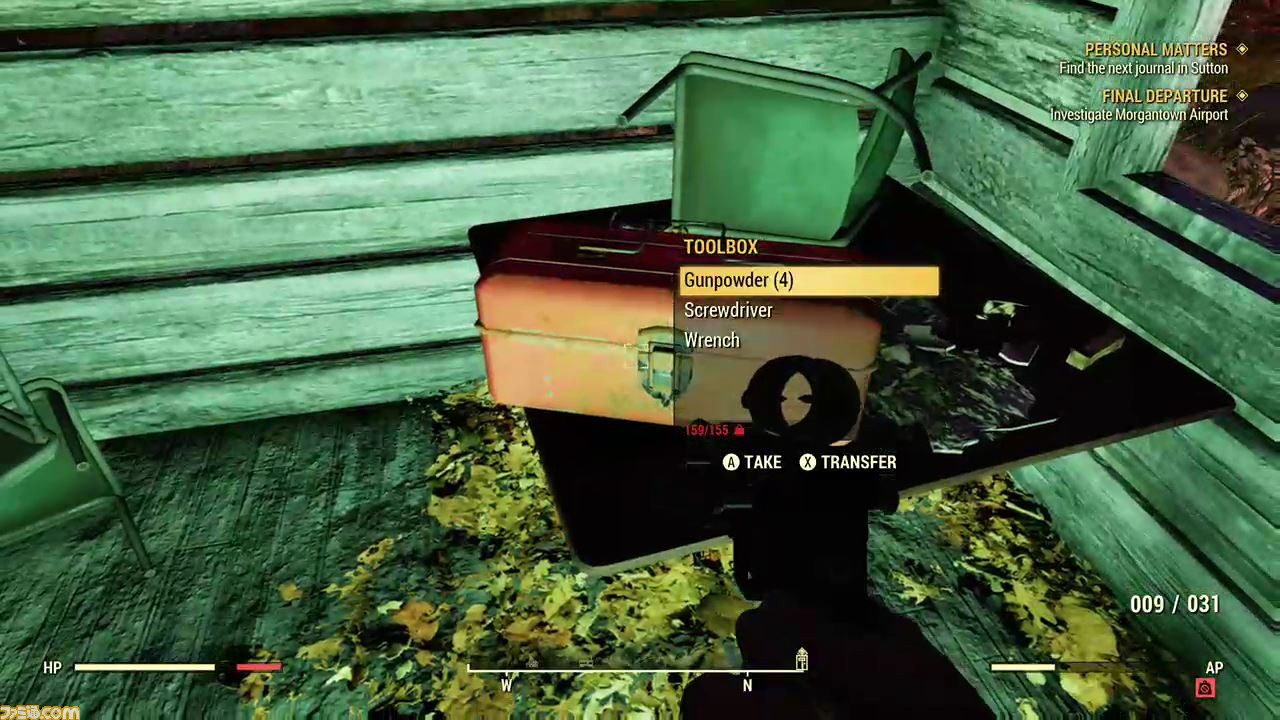Click the PERSONAL MATTERS quest title

point(1156,49)
